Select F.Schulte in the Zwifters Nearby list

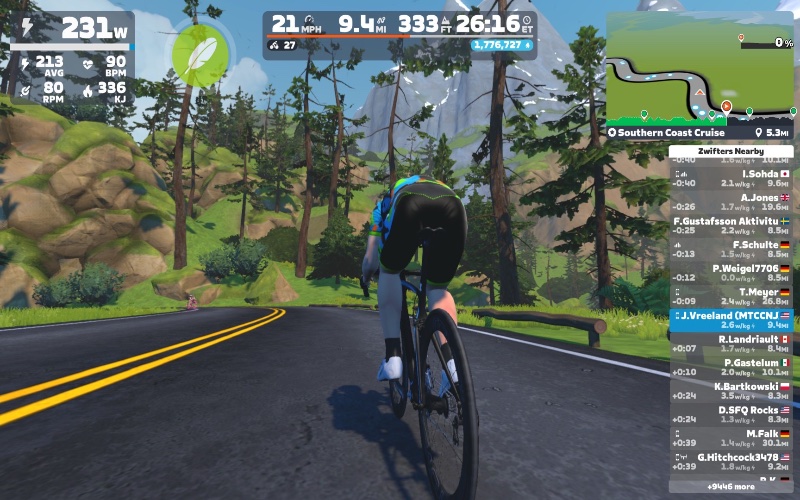731,249
